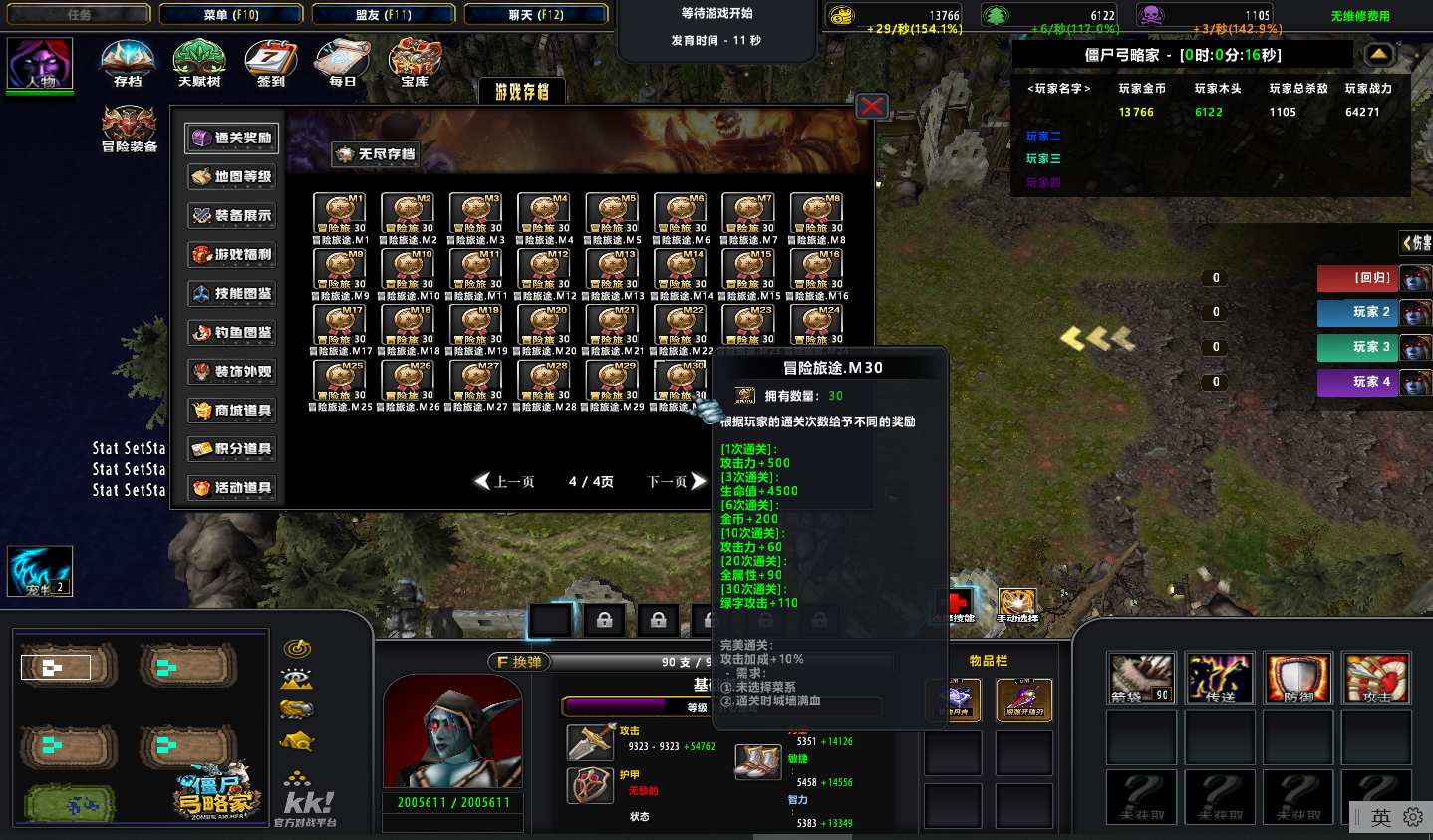Open the 菜单 (F10) menu
Image resolution: width=1433 pixels, height=840 pixels.
[x=231, y=15]
